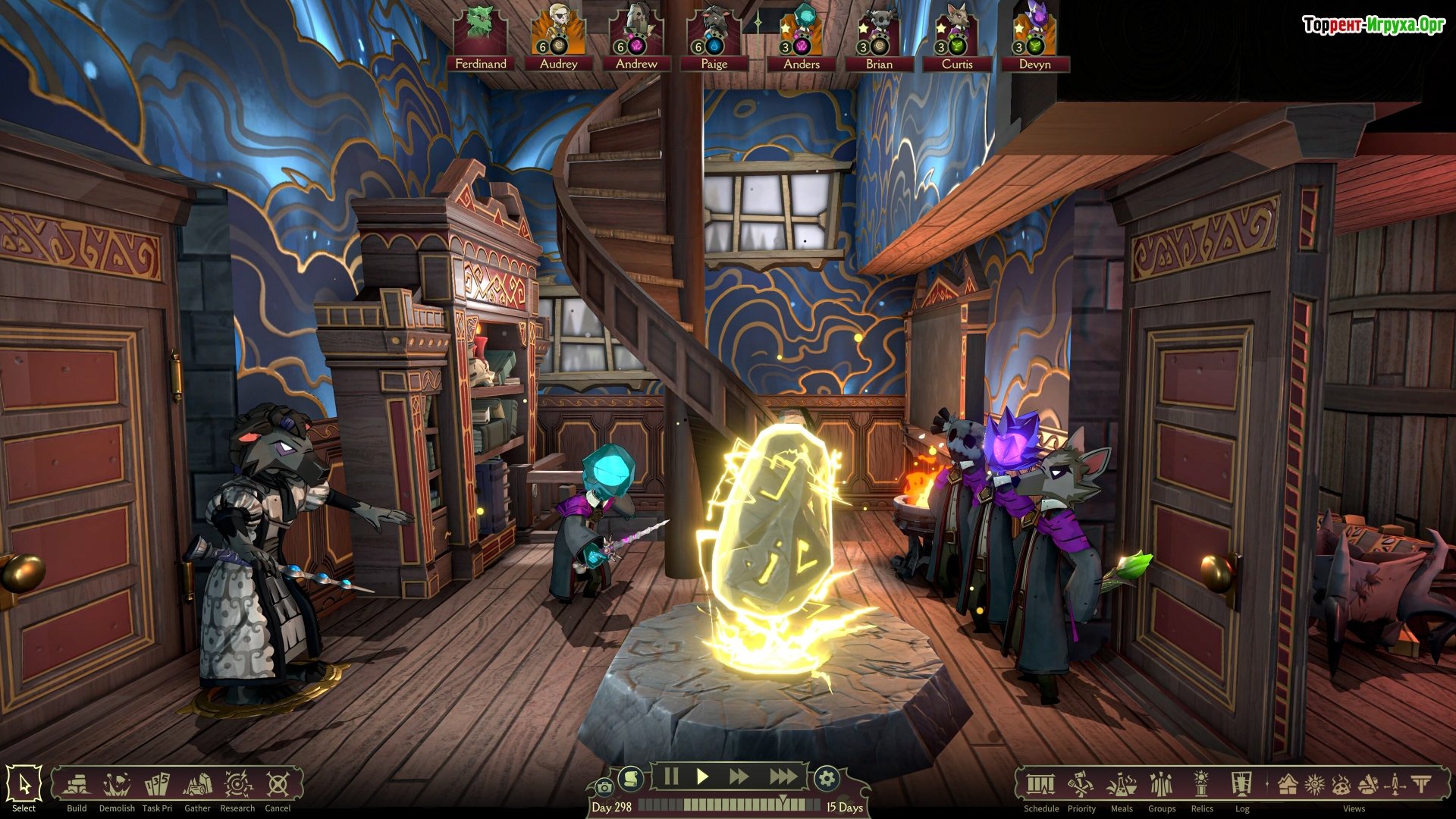Click the Cancel tool
Viewport: 1456px width, 819px height.
click(x=278, y=786)
